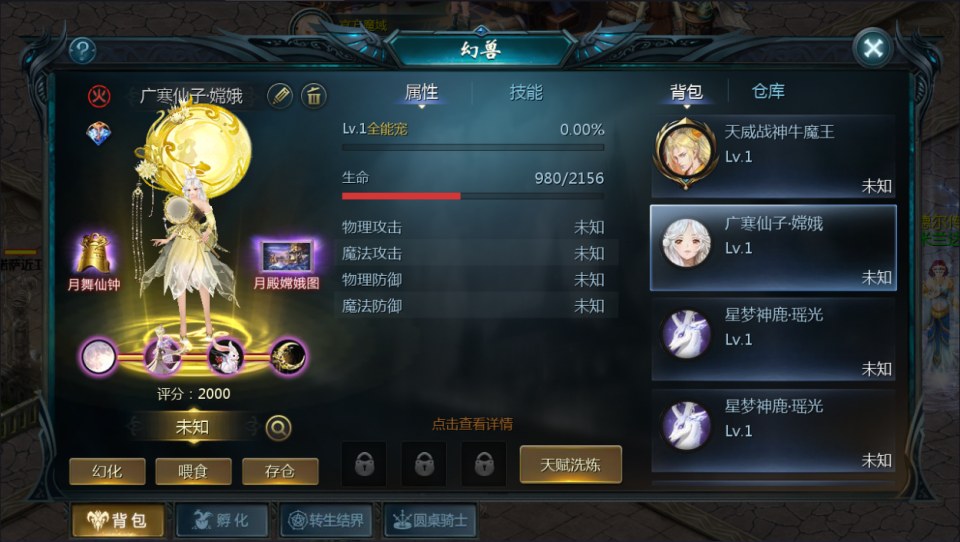Close the 幻兽 pet window
The image size is (960, 542).
[873, 48]
